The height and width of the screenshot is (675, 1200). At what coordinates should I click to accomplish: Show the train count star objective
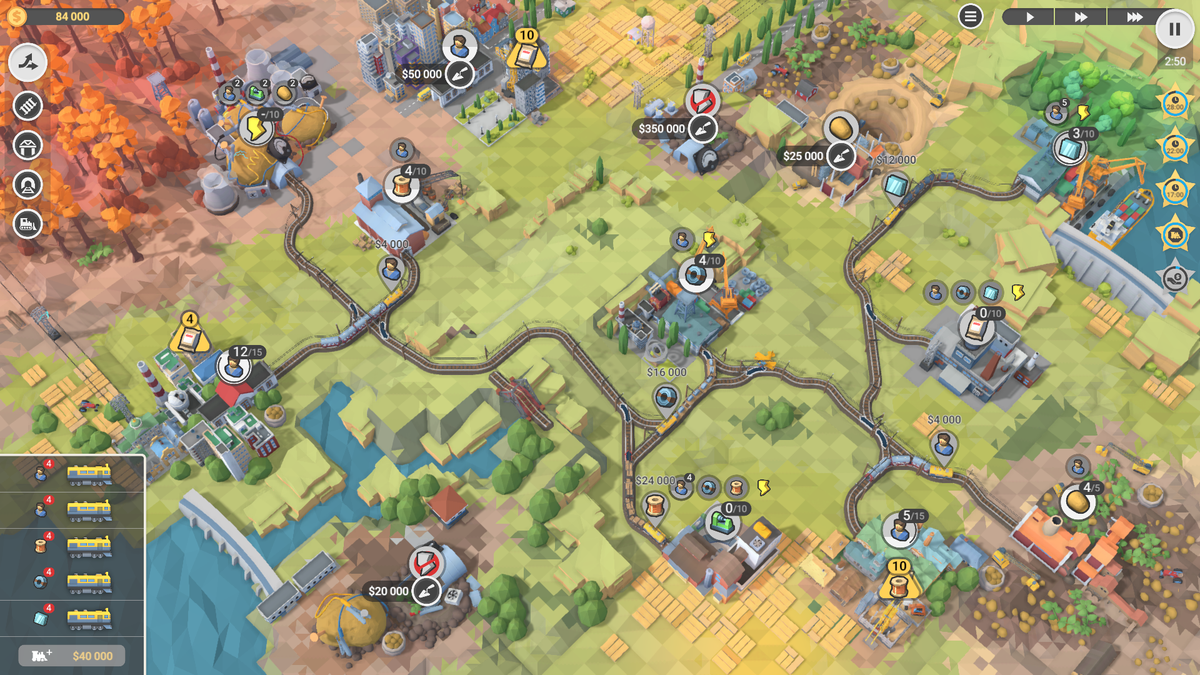coord(1172,234)
